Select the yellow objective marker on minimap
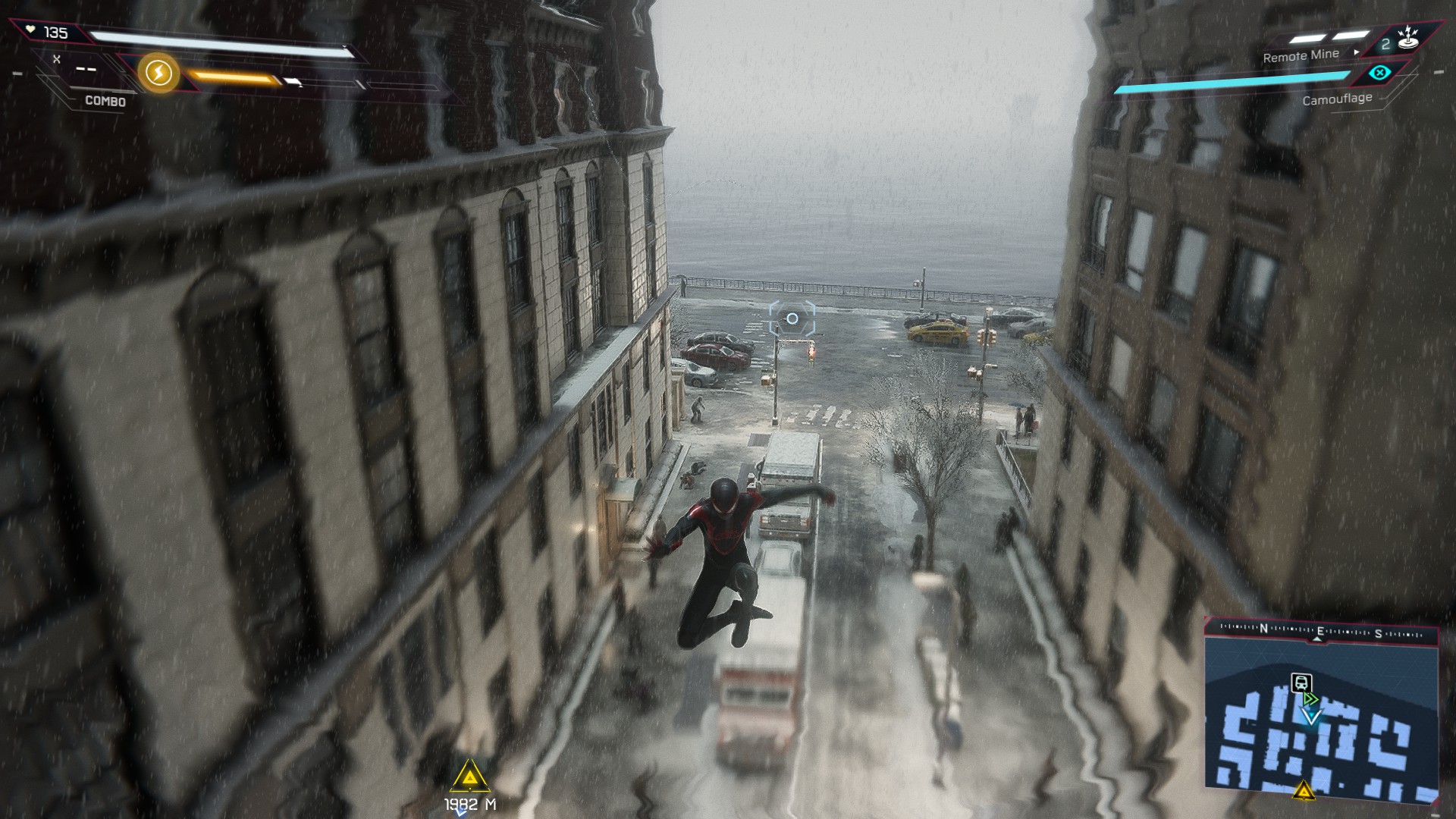Viewport: 1456px width, 819px height. coord(1304,792)
